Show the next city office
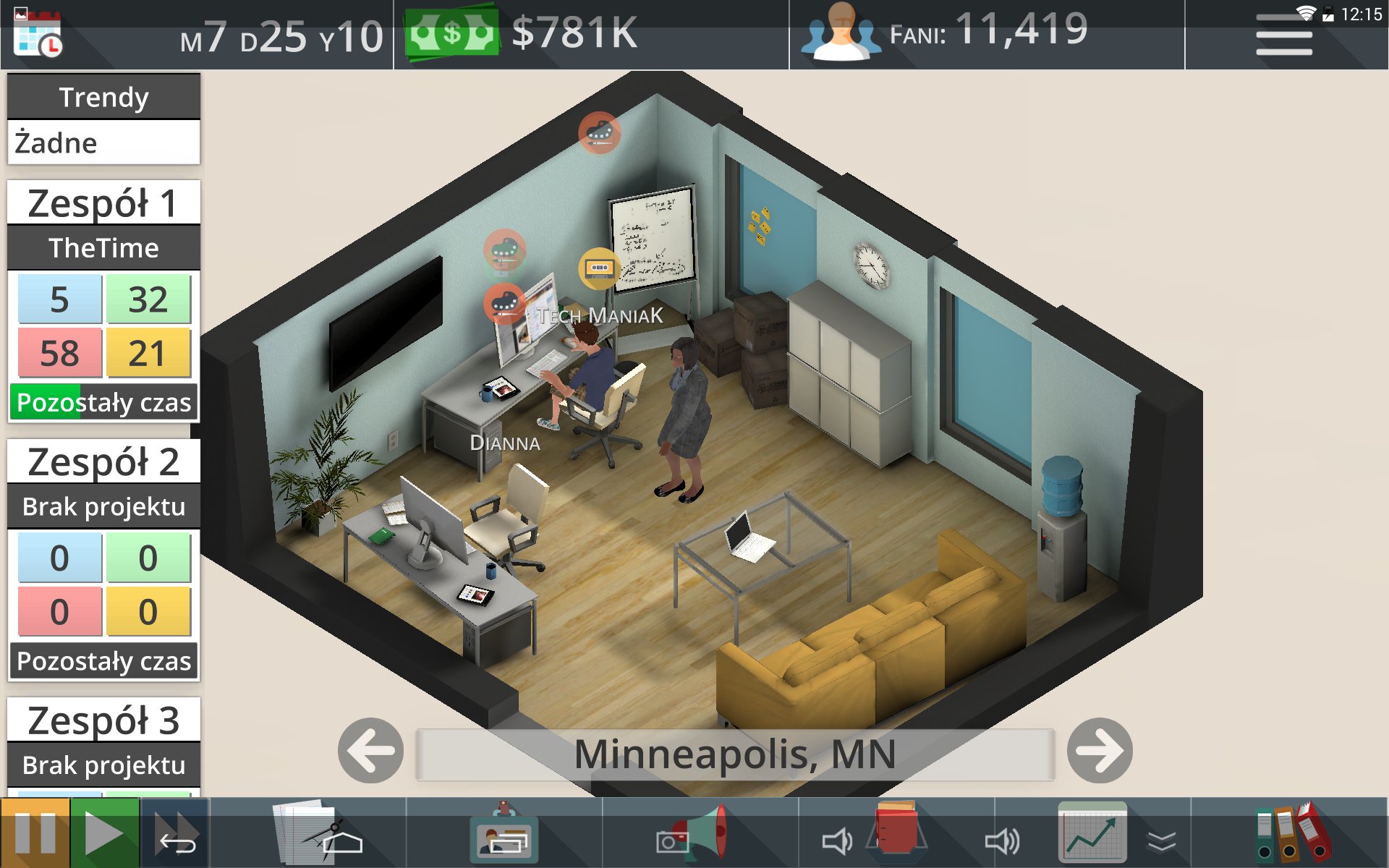This screenshot has width=1389, height=868. (x=1099, y=751)
